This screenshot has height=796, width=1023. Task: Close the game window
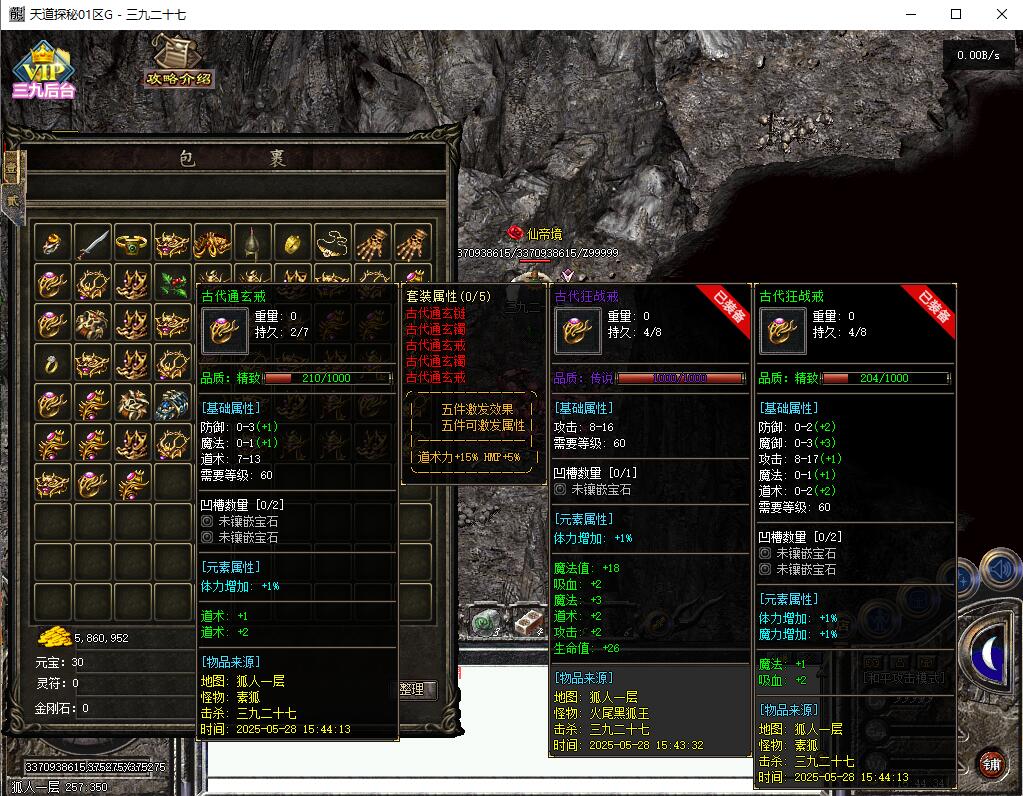pos(1001,14)
